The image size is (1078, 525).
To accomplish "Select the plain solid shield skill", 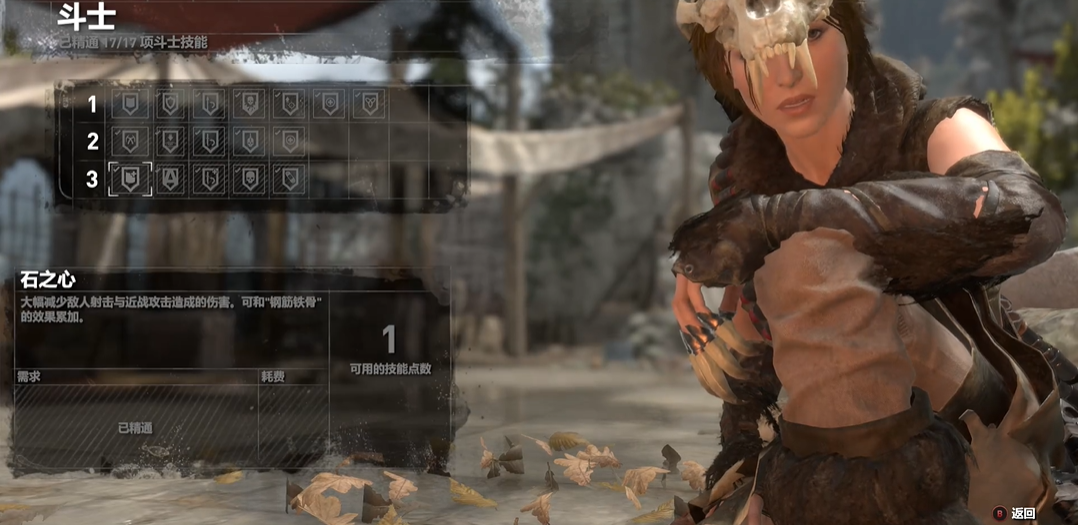I will pos(130,103).
